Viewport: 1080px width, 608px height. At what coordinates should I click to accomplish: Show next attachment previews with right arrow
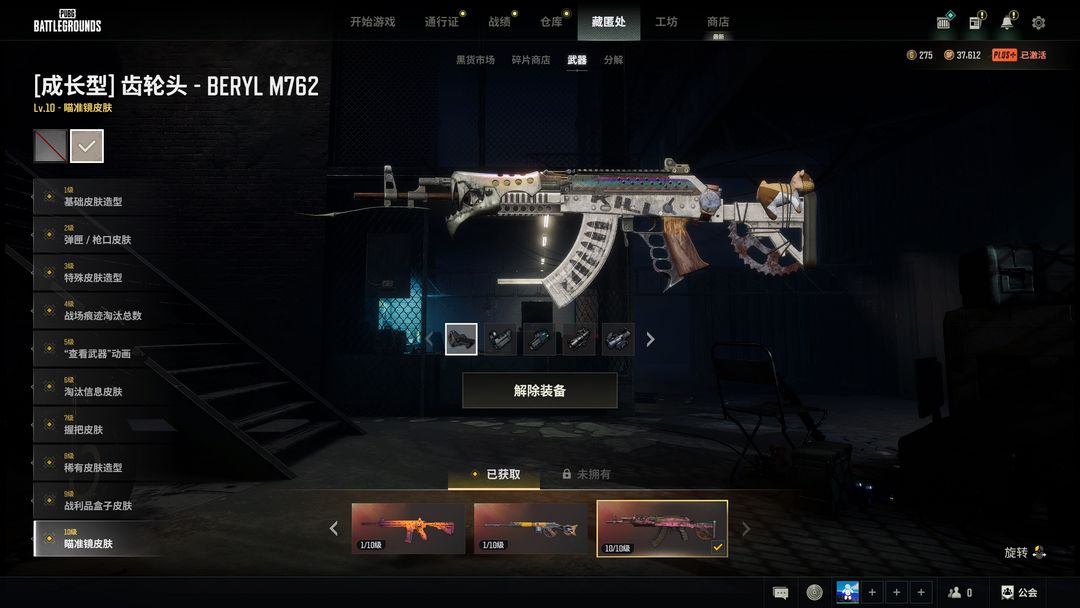(650, 340)
